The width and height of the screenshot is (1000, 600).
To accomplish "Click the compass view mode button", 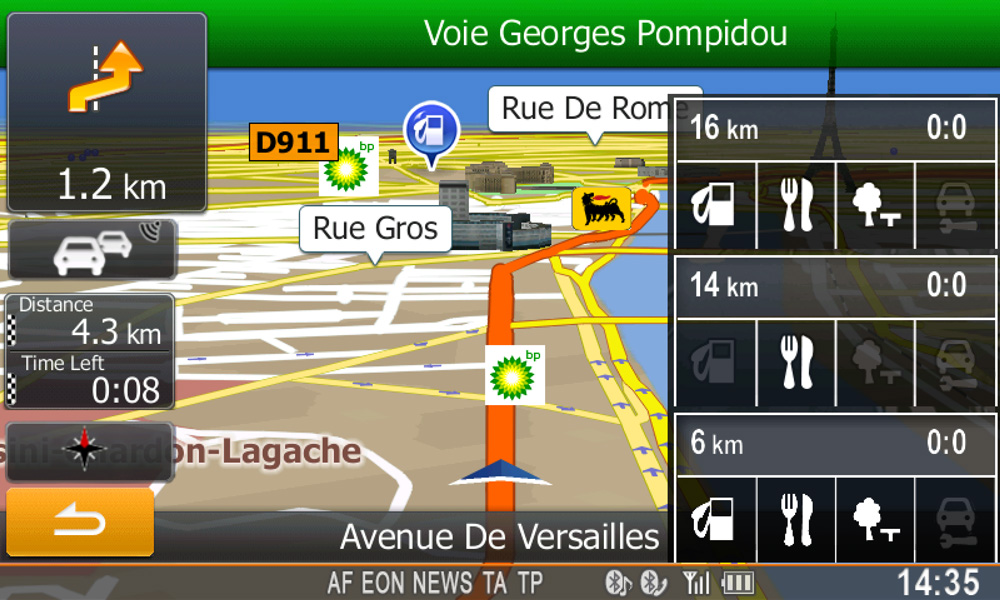I will click(x=90, y=451).
